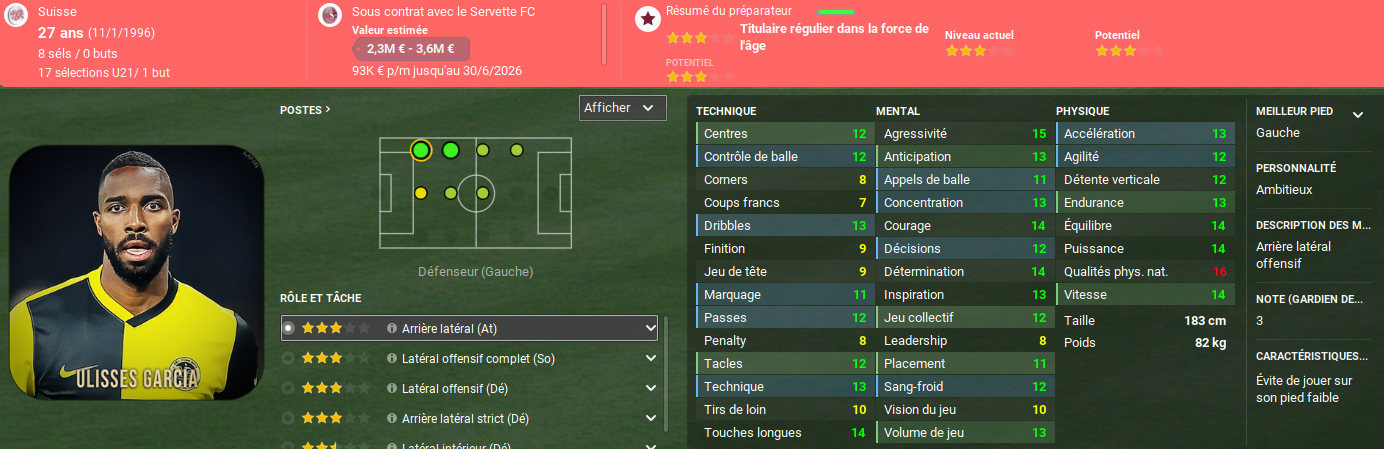Click the estimated value 2,3M € - 3,6M €
The image size is (1384, 449).
[x=410, y=48]
